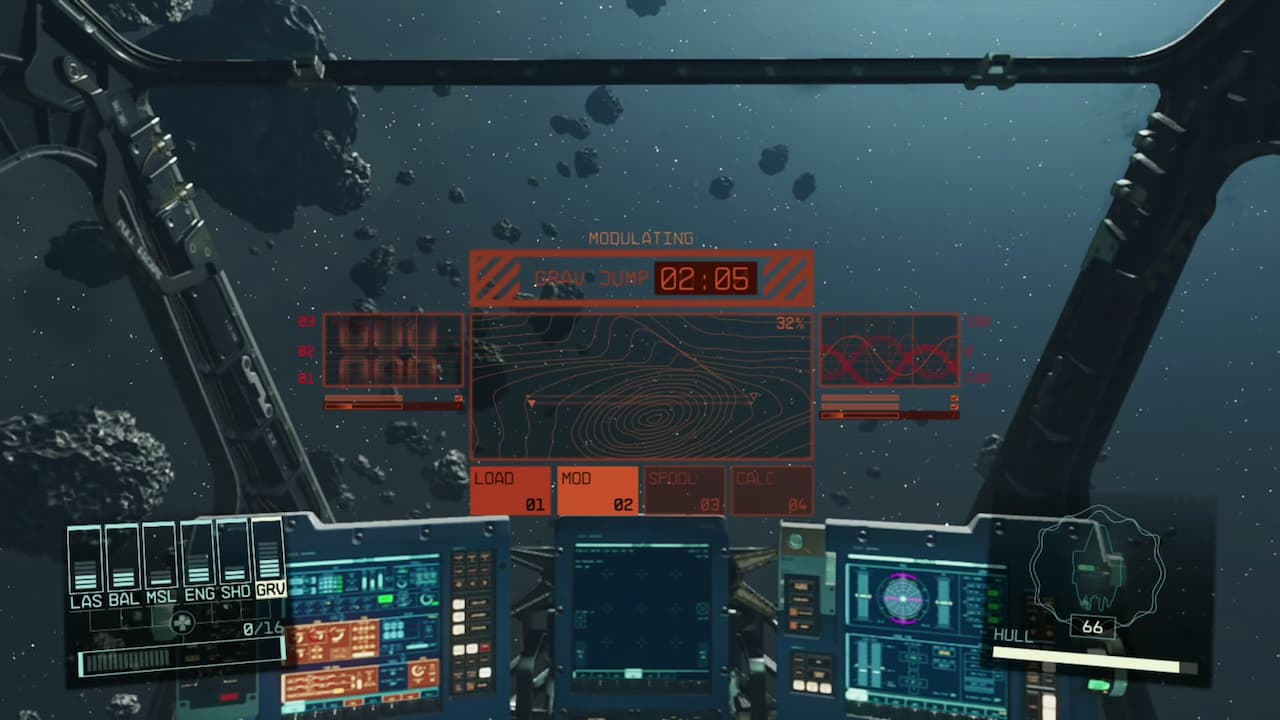Click the circular navigation compass dial
The image size is (1280, 720).
pyautogui.click(x=903, y=597)
